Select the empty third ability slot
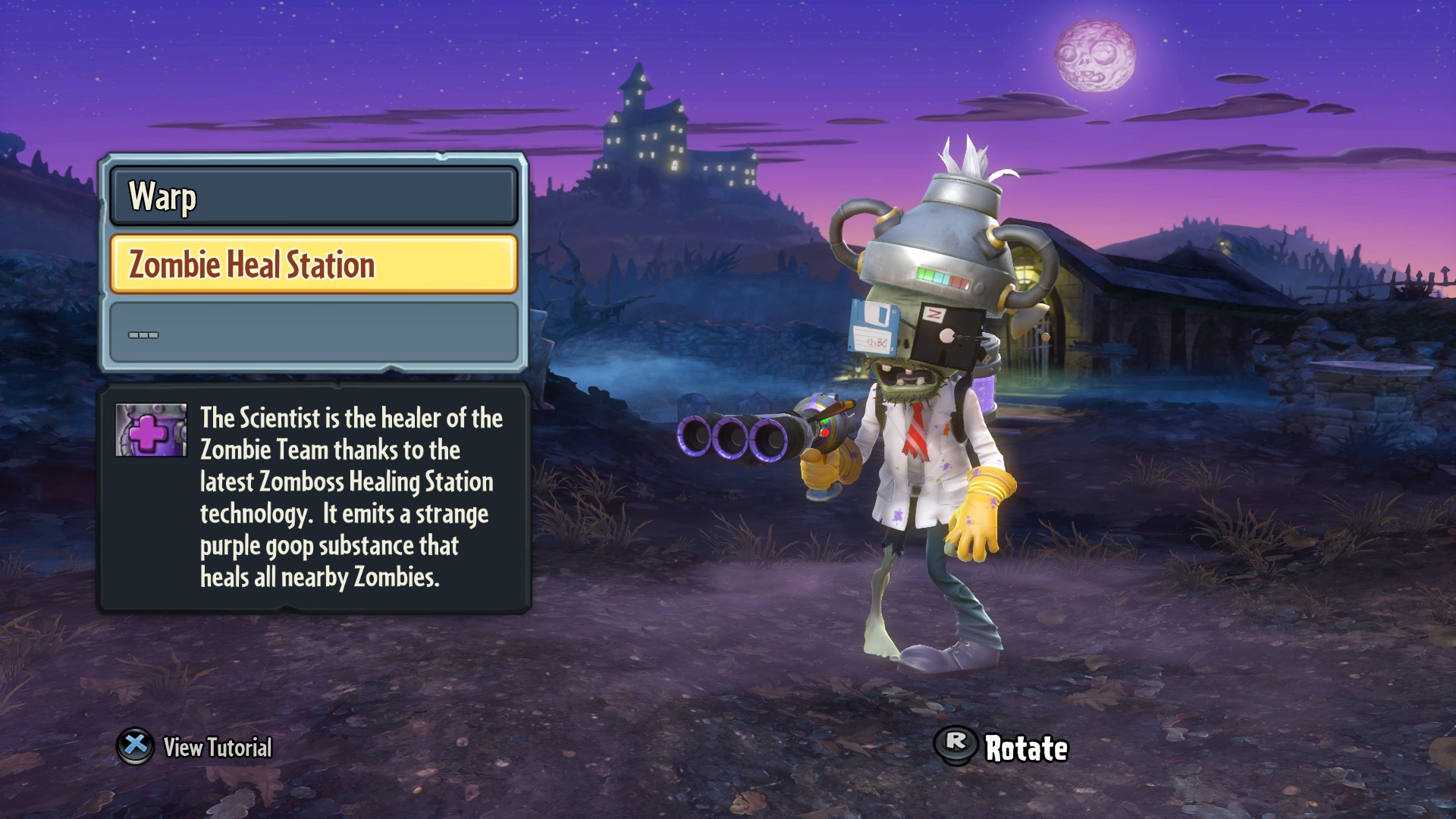The height and width of the screenshot is (819, 1456). point(313,333)
